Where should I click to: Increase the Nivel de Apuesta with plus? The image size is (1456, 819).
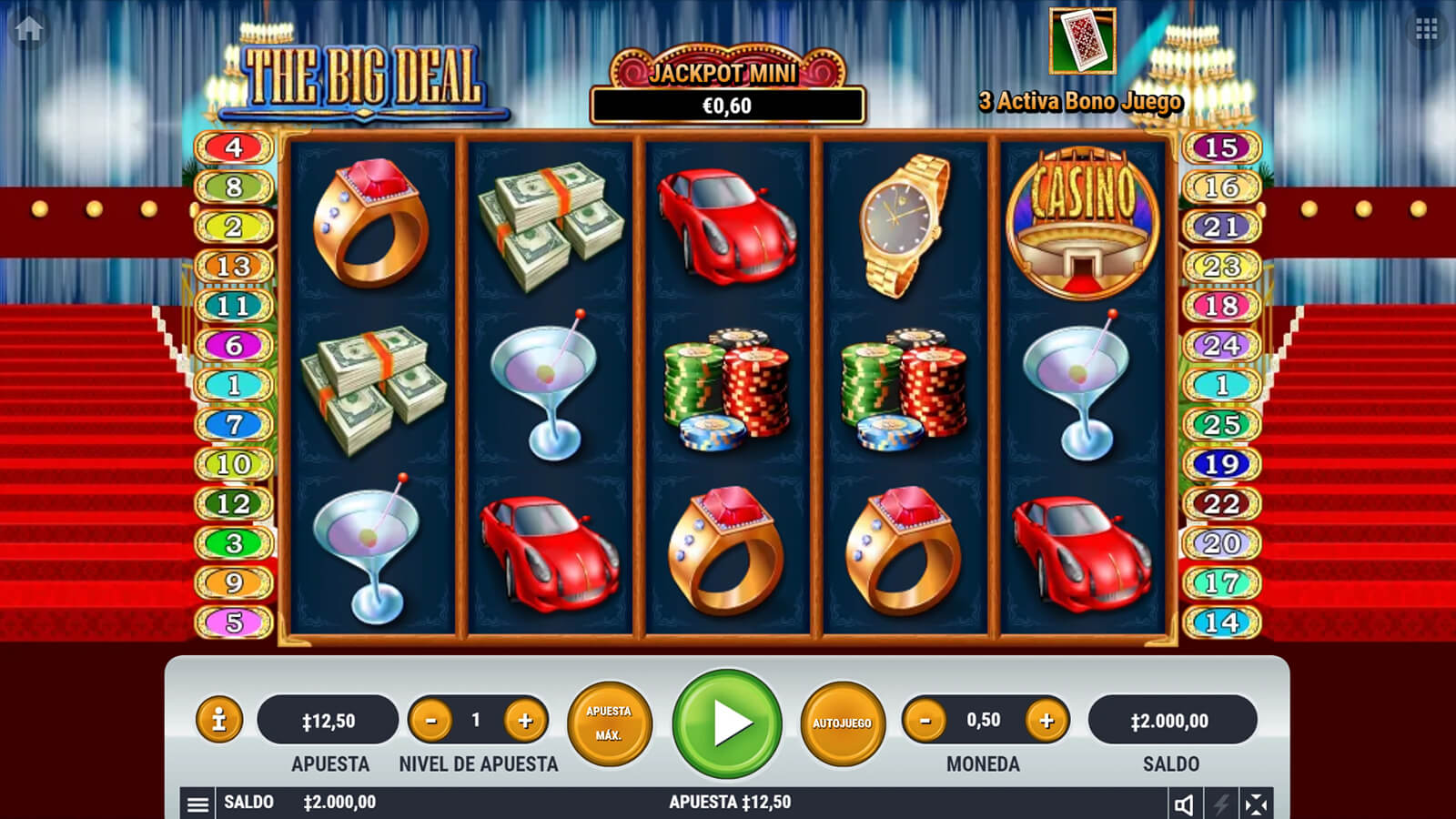(525, 721)
